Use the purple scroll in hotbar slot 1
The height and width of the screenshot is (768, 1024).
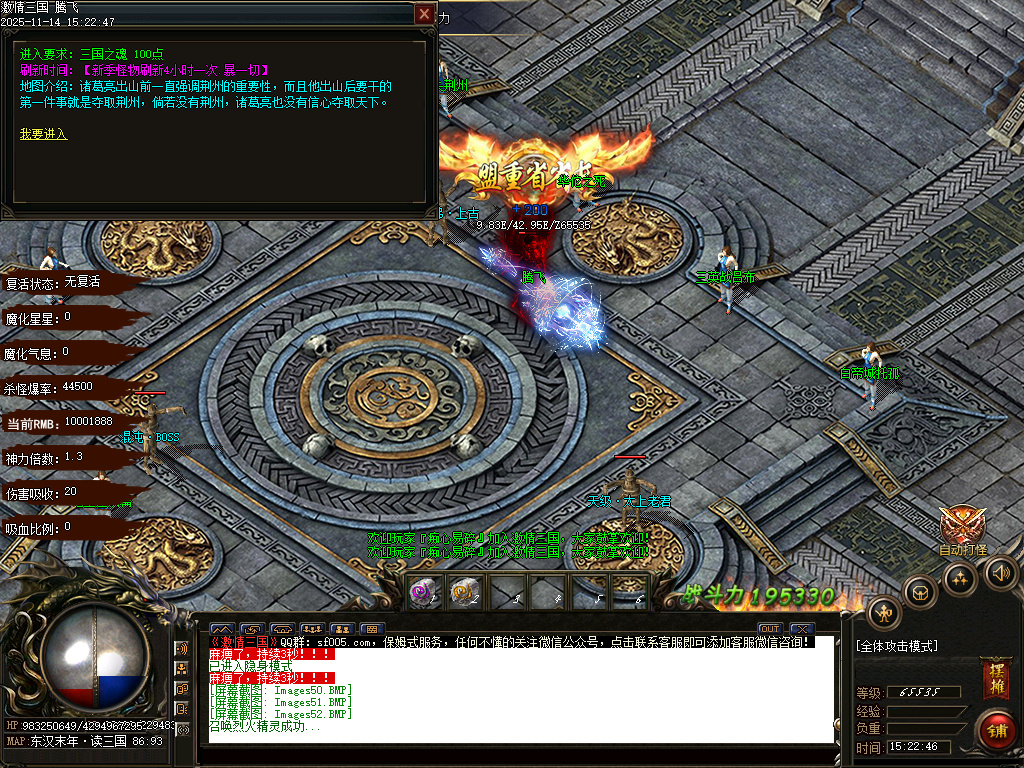(x=423, y=591)
